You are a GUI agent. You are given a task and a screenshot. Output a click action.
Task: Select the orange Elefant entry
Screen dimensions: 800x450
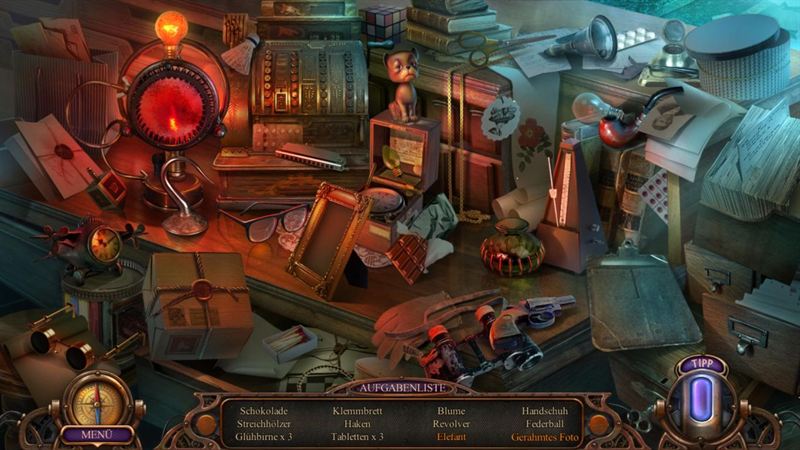[452, 437]
